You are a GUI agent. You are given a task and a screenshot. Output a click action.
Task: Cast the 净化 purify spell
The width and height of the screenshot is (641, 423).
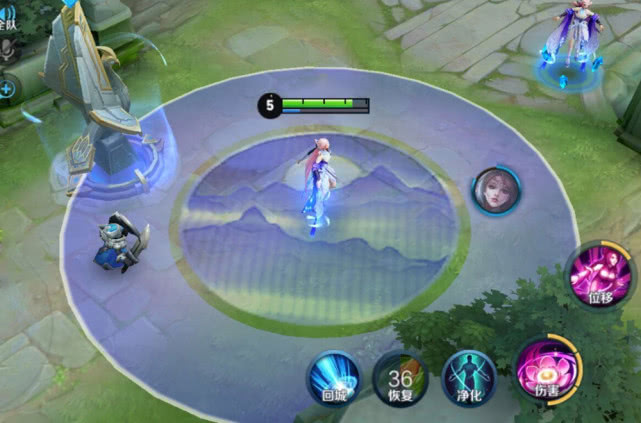469,379
